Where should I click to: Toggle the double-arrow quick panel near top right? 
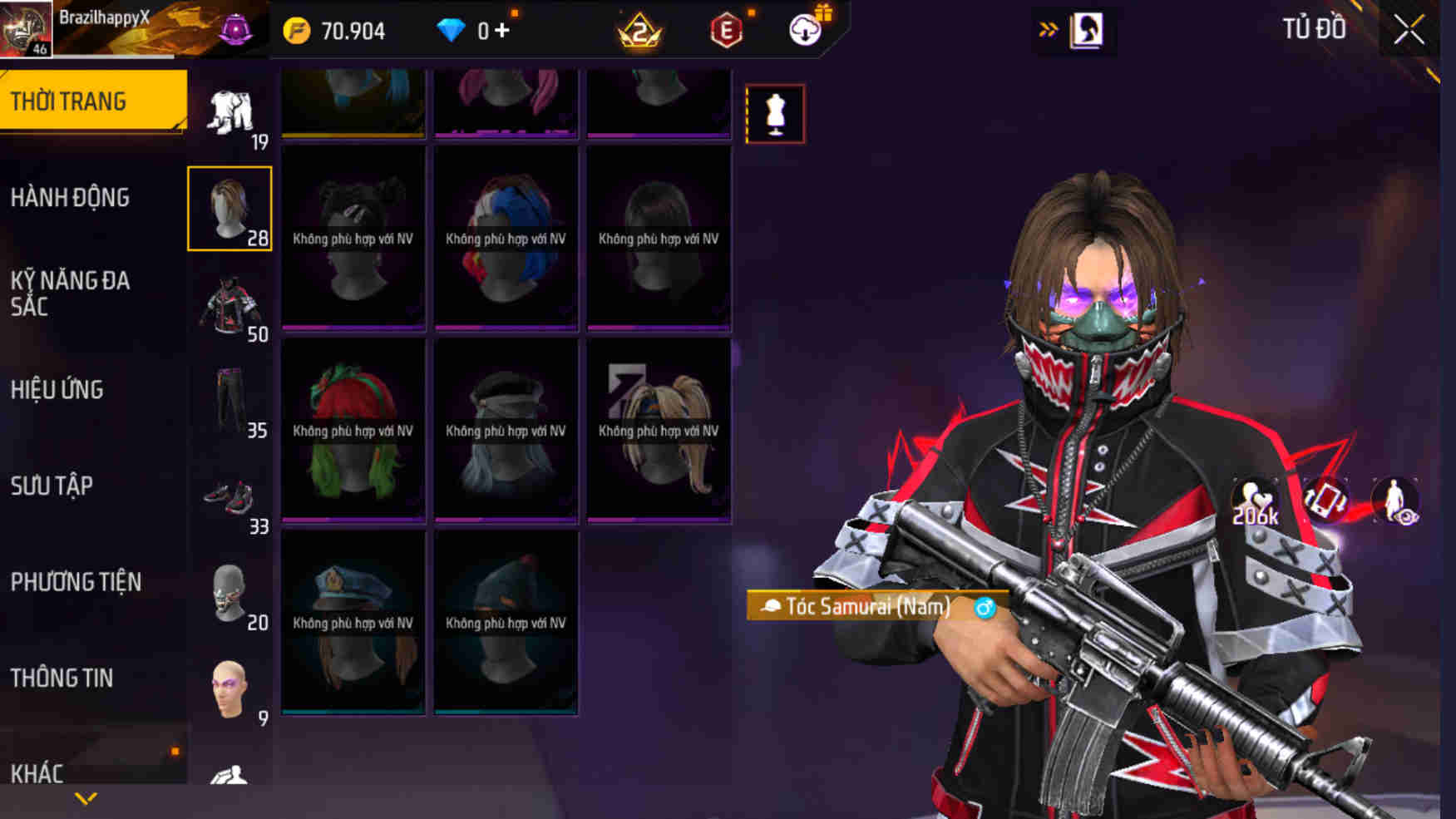pos(1048,27)
